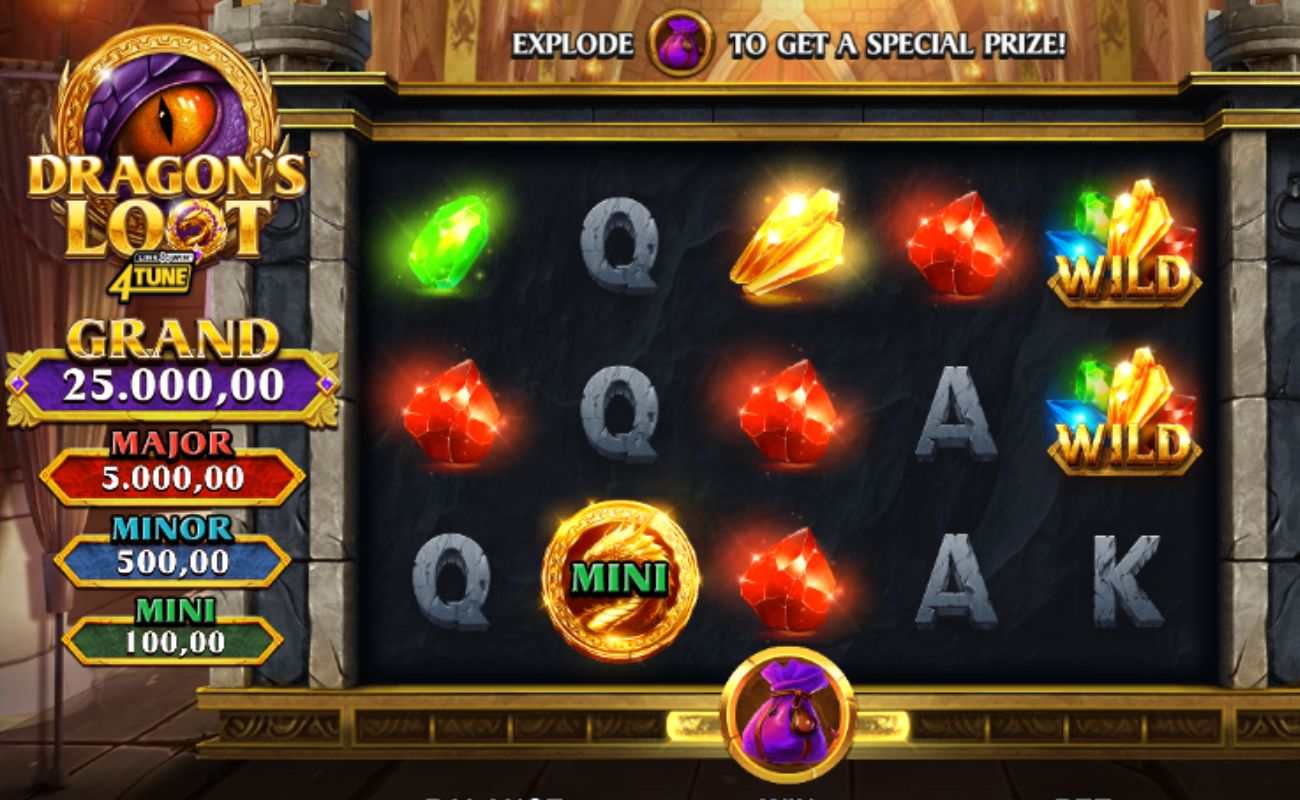Click the purple money bag symbol on top banner
The height and width of the screenshot is (800, 1300).
click(681, 45)
